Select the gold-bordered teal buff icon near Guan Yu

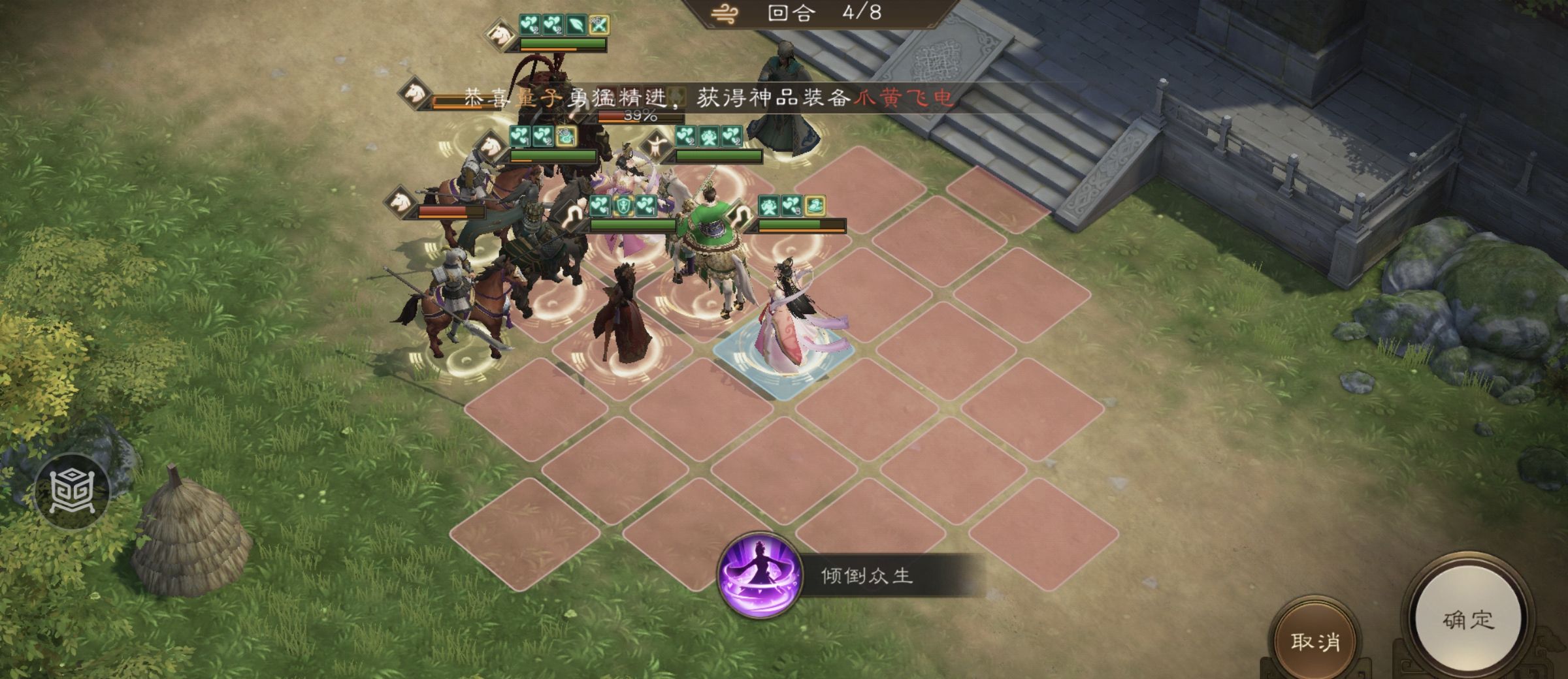[624, 206]
